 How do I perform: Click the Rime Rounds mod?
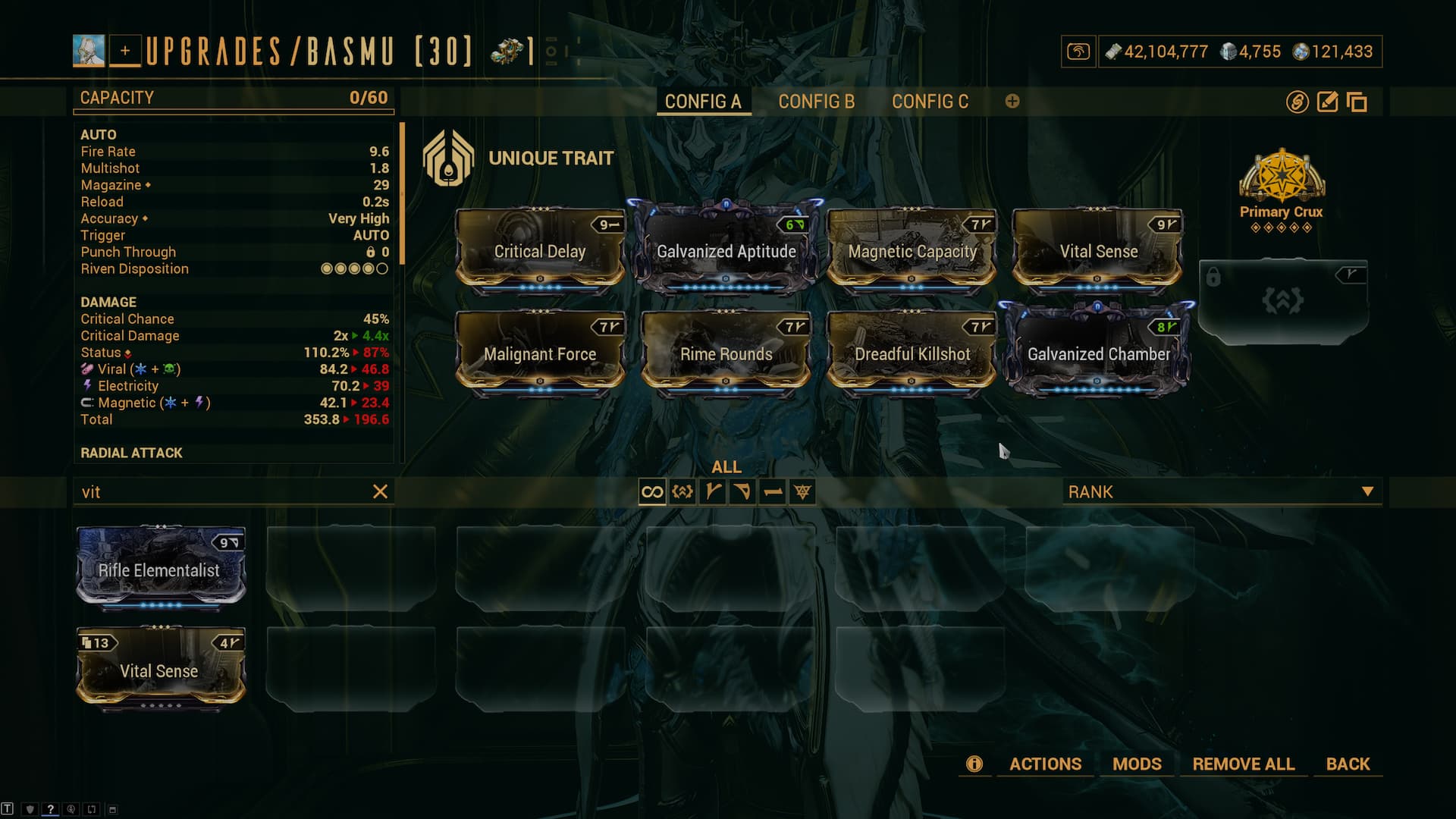click(726, 353)
